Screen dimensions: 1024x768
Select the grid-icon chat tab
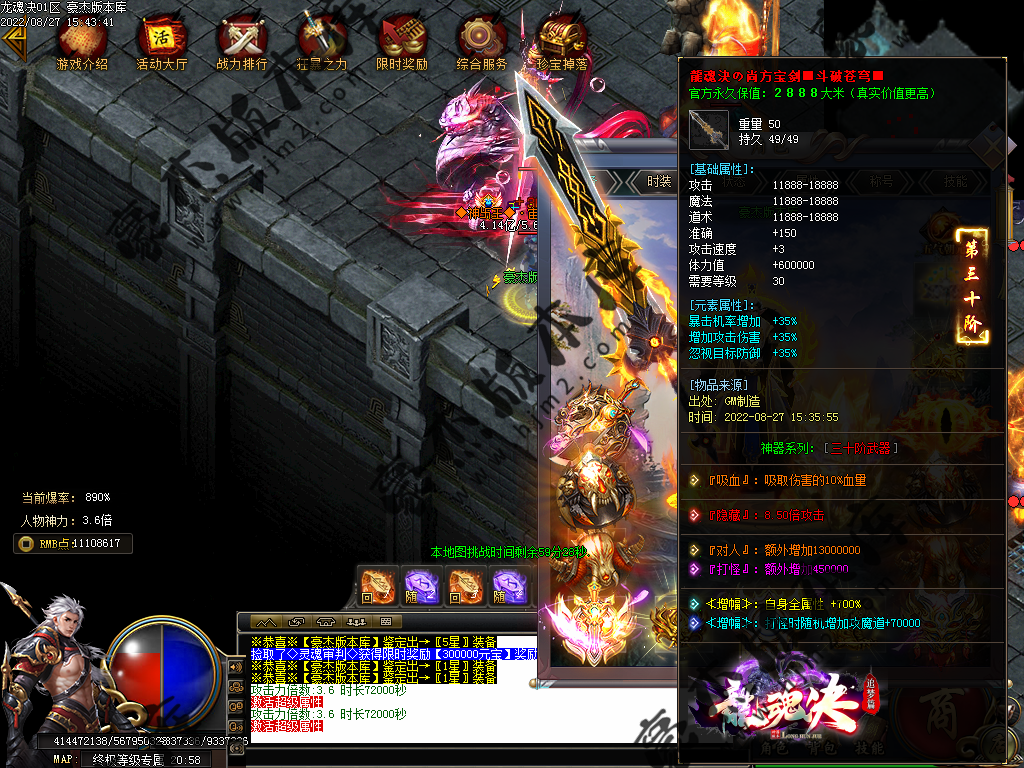click(x=384, y=622)
